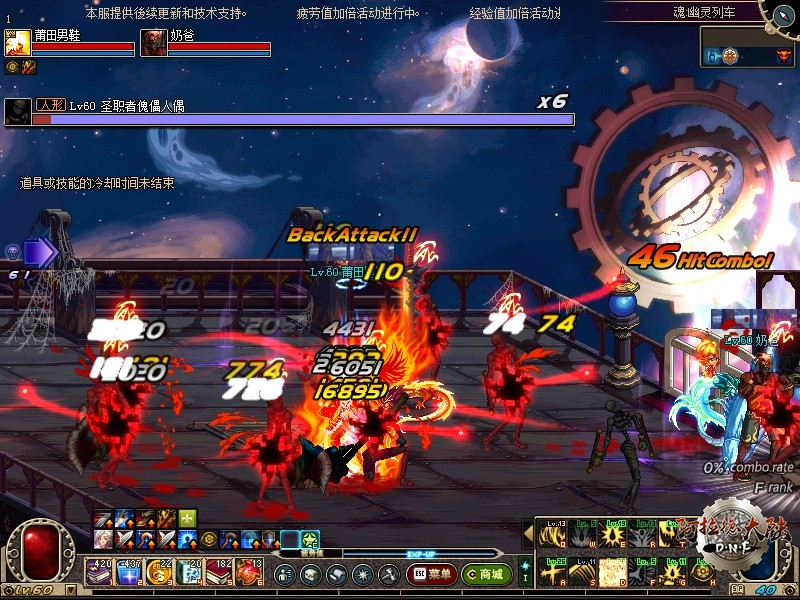Use the red book item in slot 5

click(x=218, y=572)
